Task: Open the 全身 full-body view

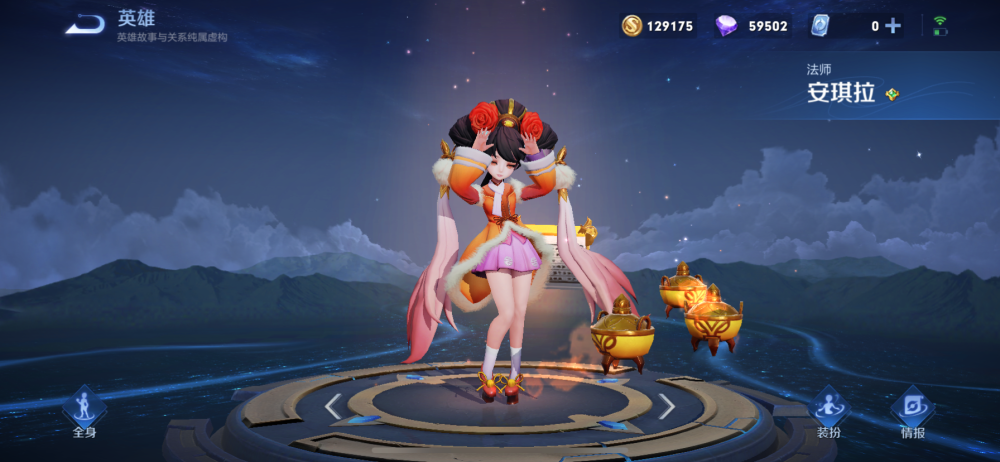Action: [x=84, y=411]
